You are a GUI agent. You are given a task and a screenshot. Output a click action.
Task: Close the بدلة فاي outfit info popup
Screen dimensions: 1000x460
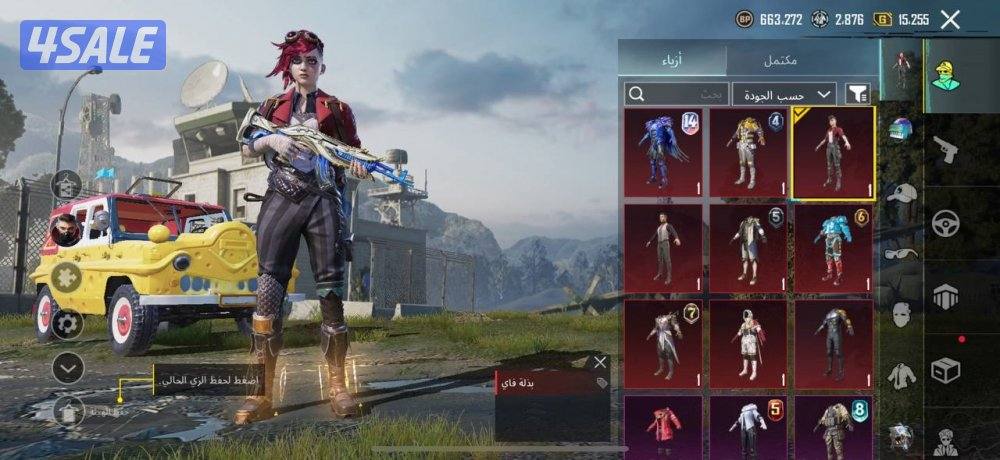pos(600,362)
